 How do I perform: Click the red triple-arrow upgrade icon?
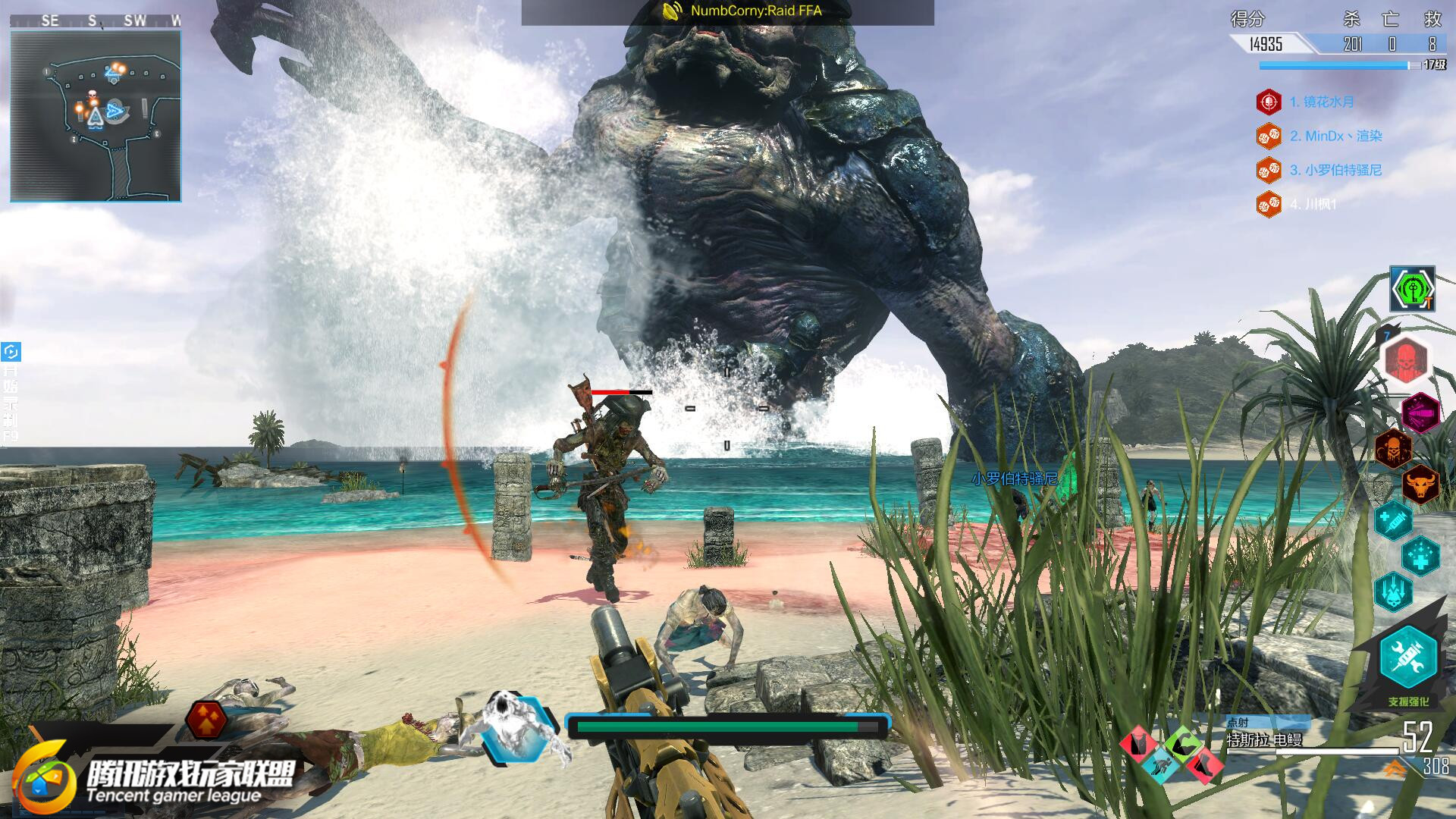click(x=206, y=720)
